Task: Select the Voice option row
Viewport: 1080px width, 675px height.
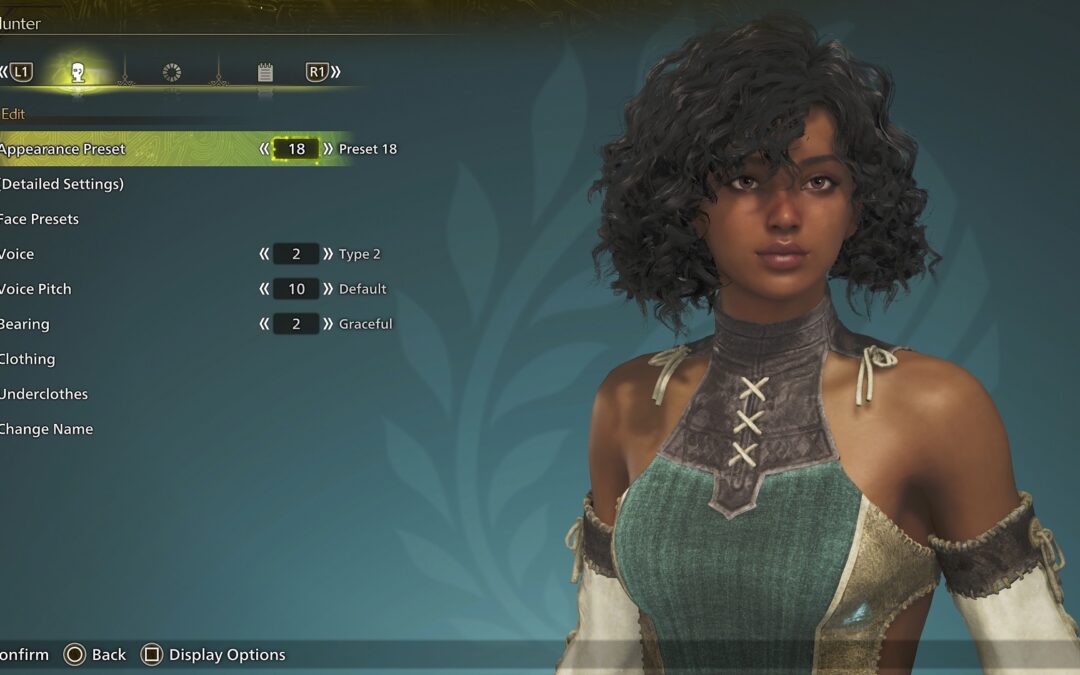Action: click(x=18, y=254)
